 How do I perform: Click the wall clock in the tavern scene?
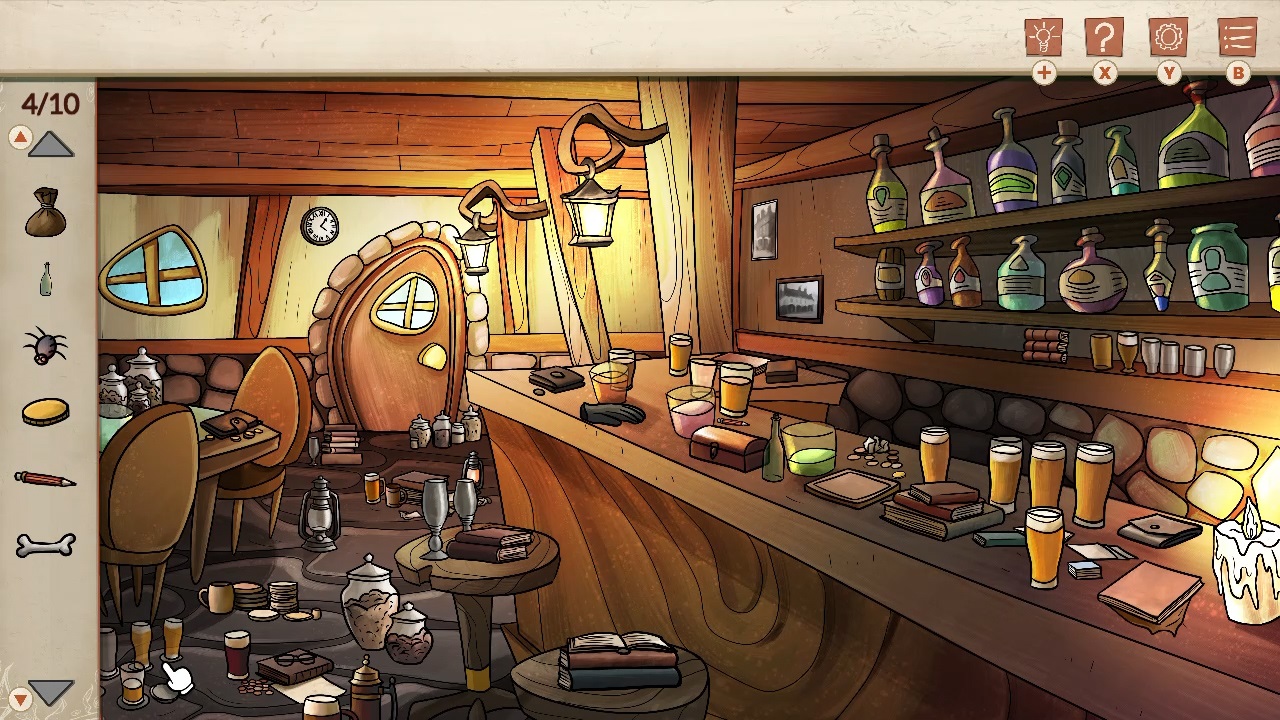(x=320, y=226)
